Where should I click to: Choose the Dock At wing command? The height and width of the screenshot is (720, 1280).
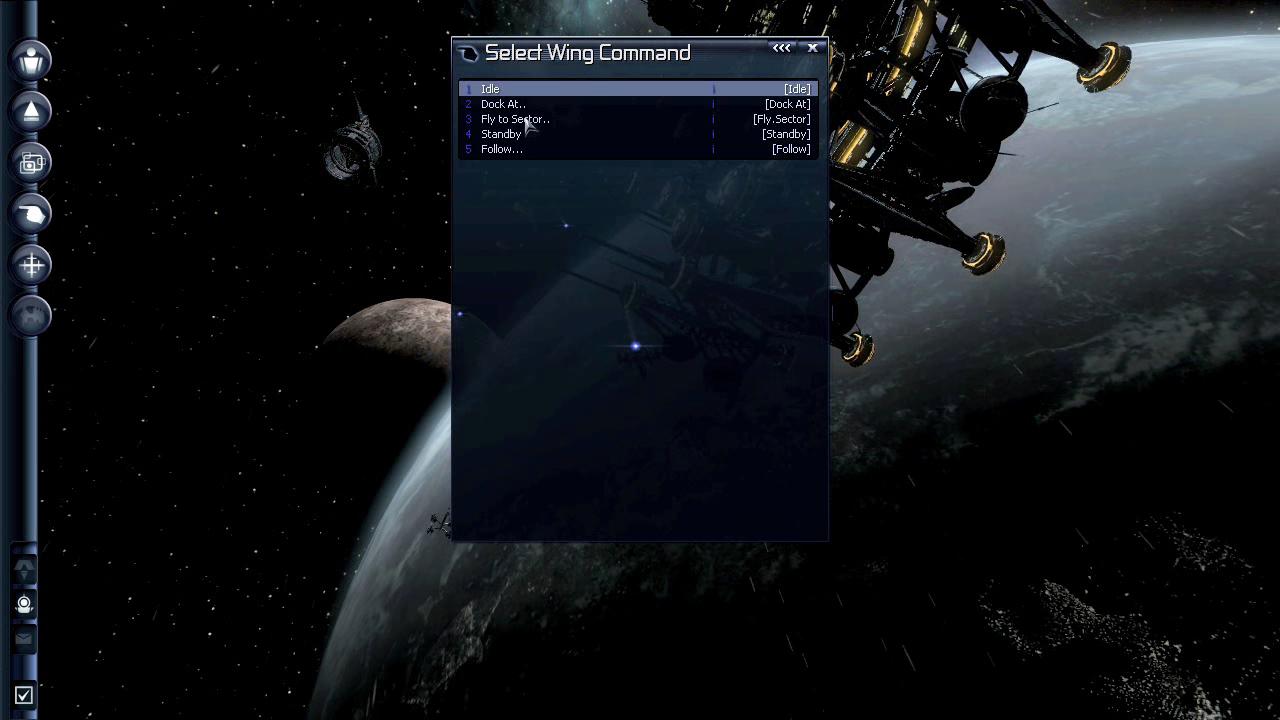click(502, 104)
